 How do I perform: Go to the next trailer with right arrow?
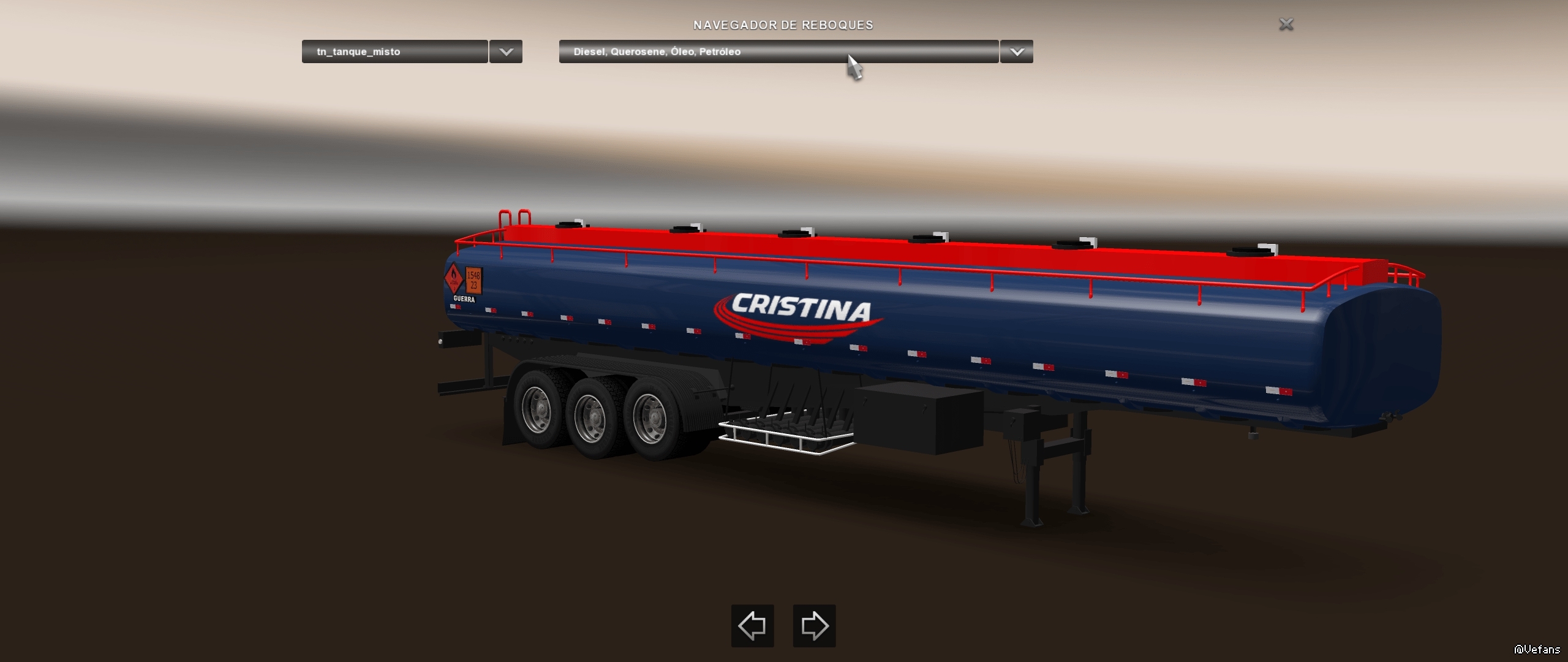coord(814,626)
